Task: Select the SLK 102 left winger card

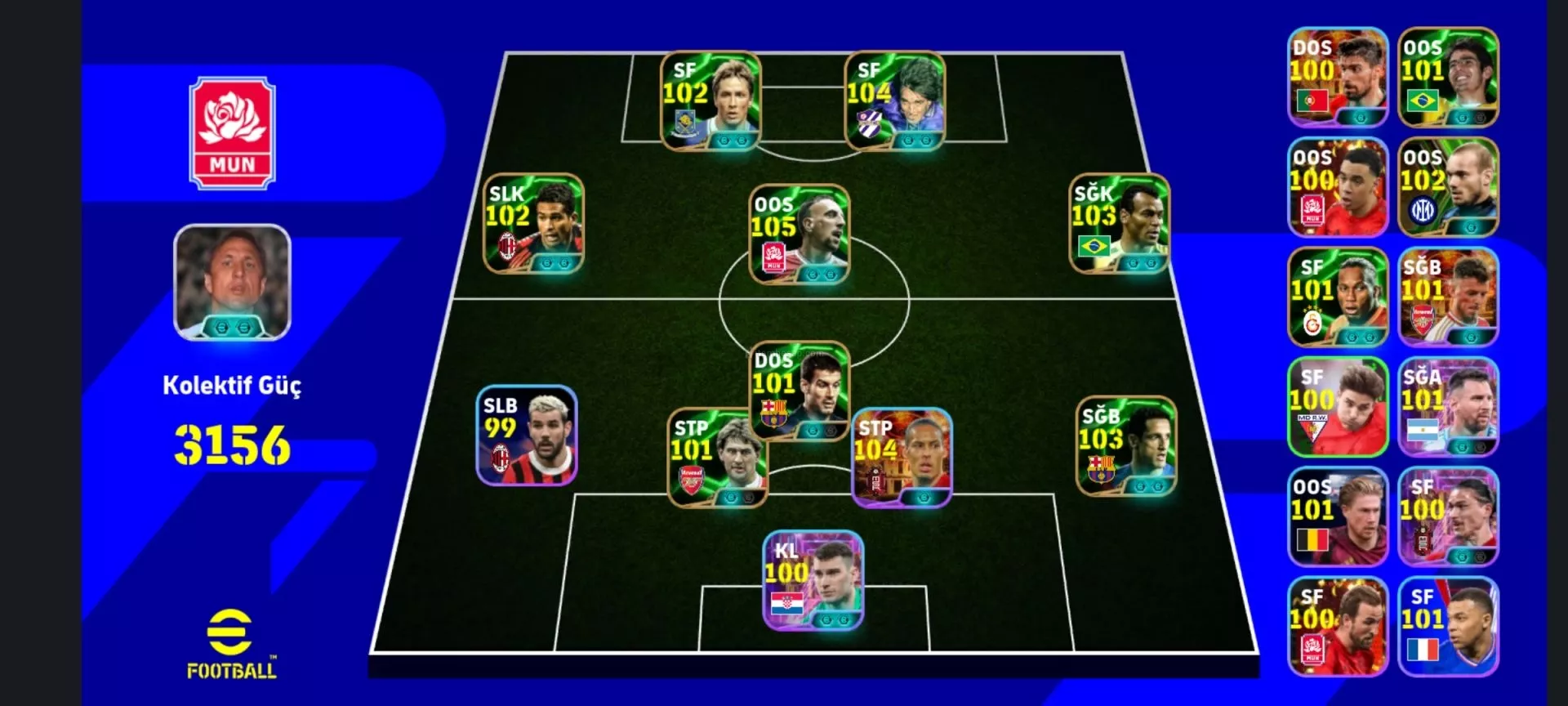Action: 533,223
